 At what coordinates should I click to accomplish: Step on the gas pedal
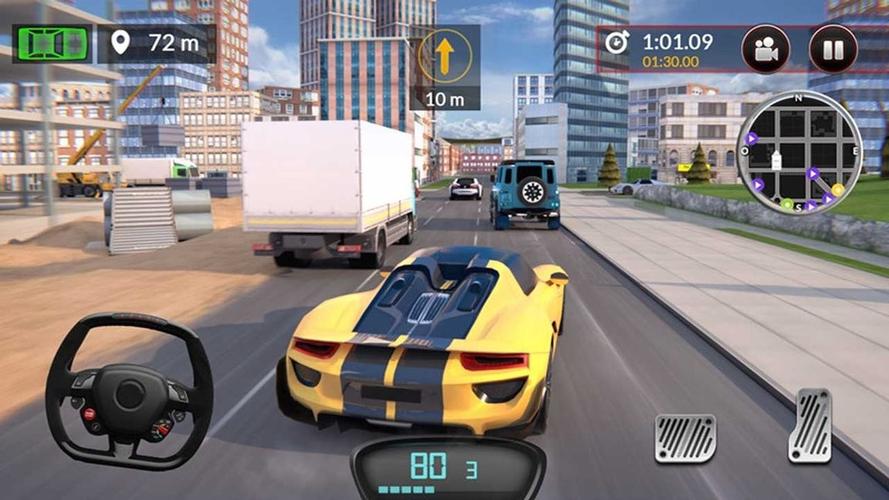810,425
